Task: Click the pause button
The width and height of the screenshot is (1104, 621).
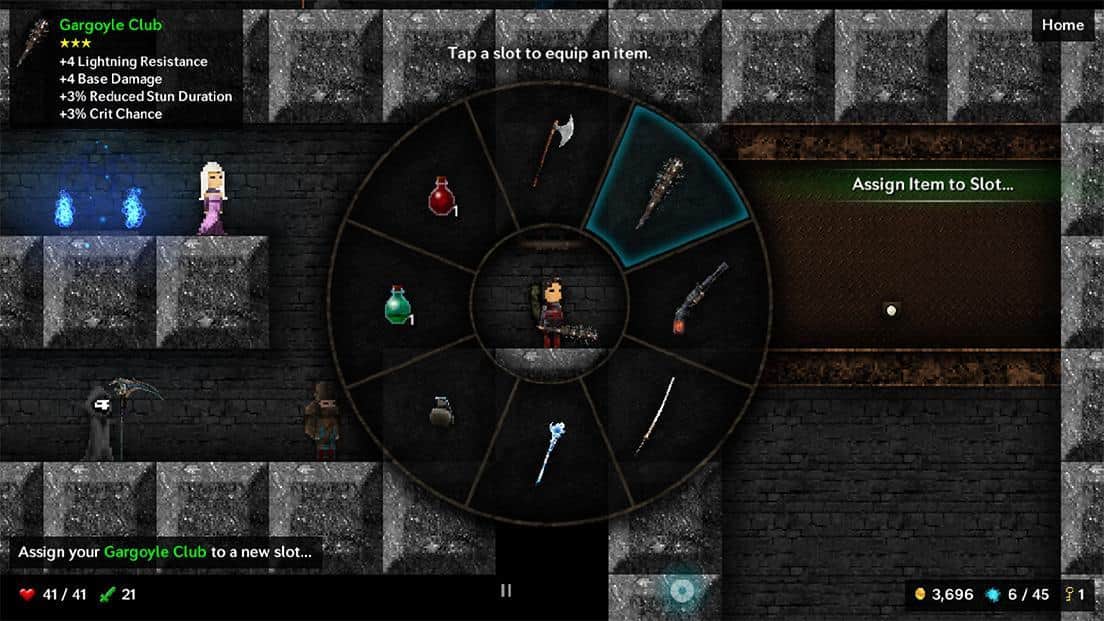Action: 506,590
